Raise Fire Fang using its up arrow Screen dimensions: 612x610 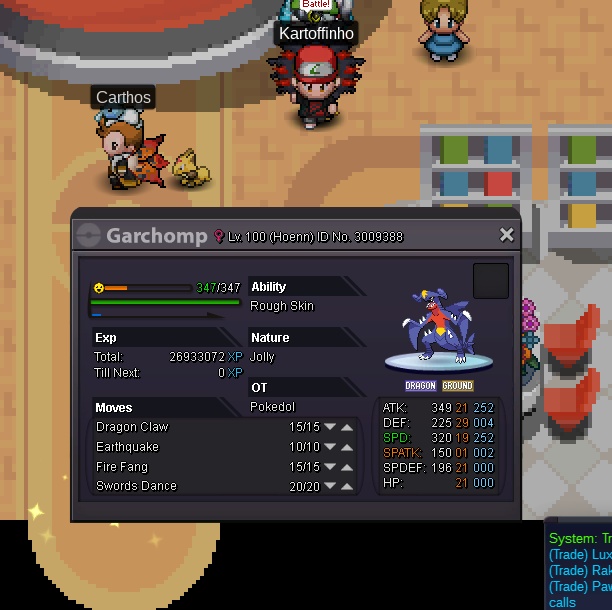347,467
